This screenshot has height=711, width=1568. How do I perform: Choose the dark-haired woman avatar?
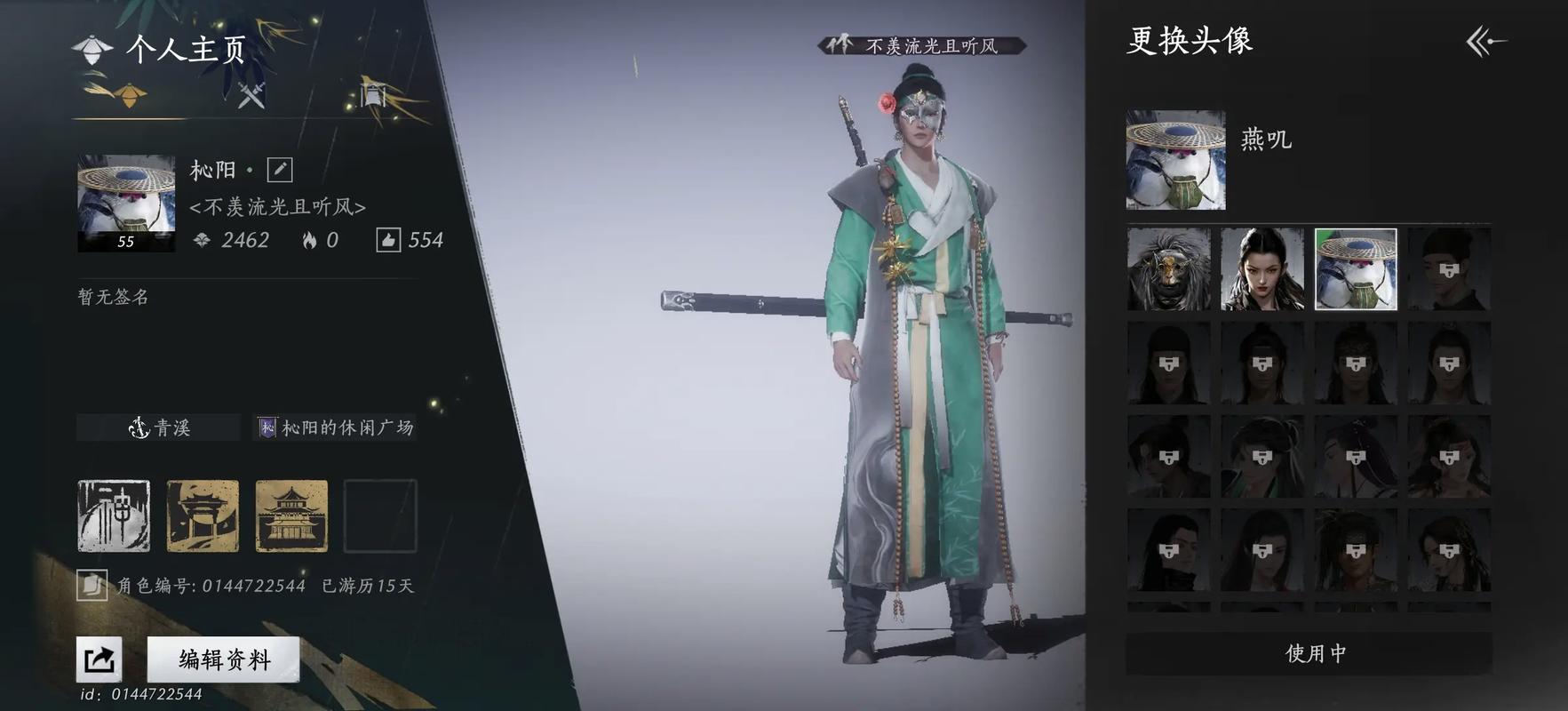1262,270
